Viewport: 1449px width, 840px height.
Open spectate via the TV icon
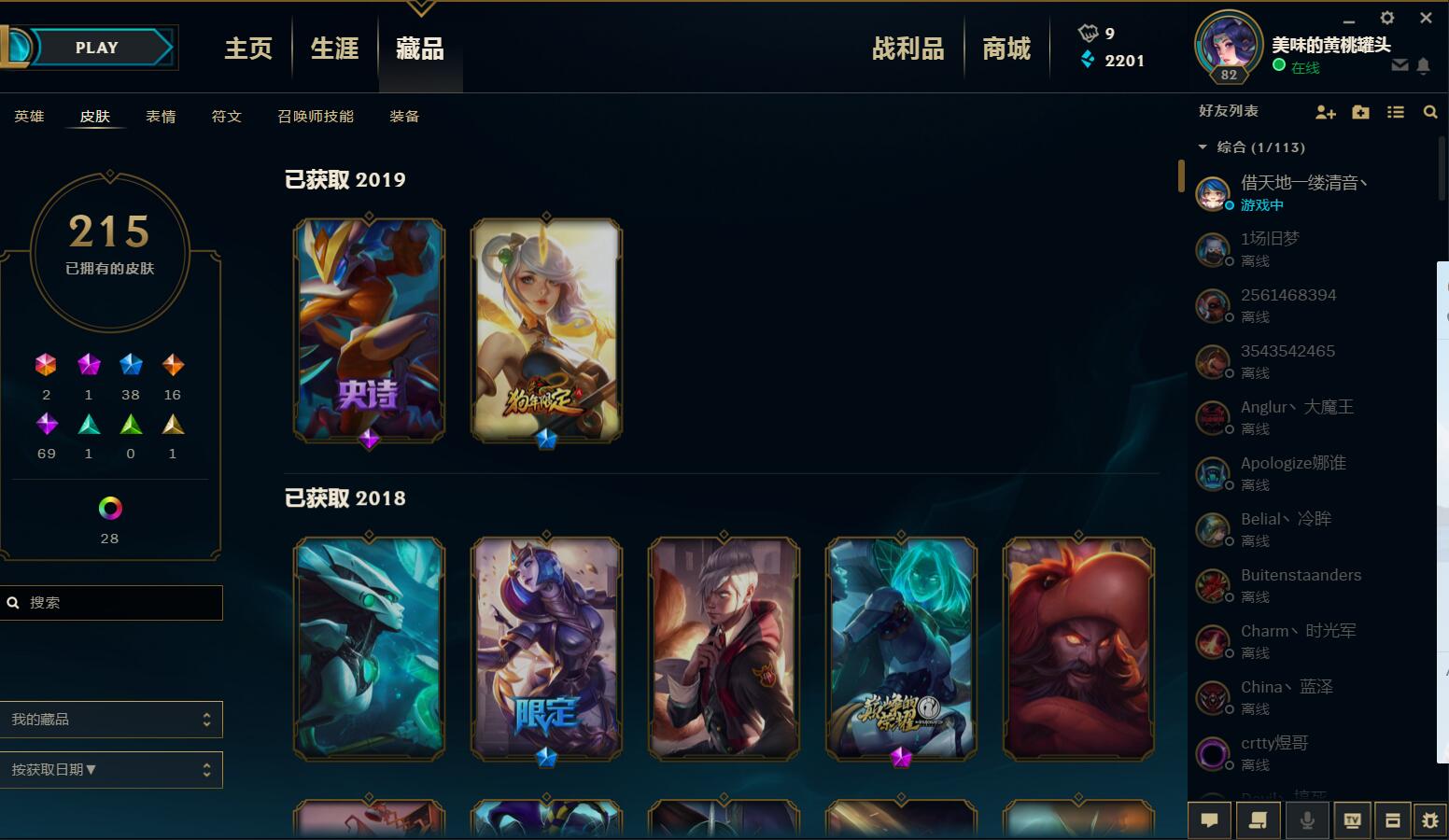(1352, 820)
